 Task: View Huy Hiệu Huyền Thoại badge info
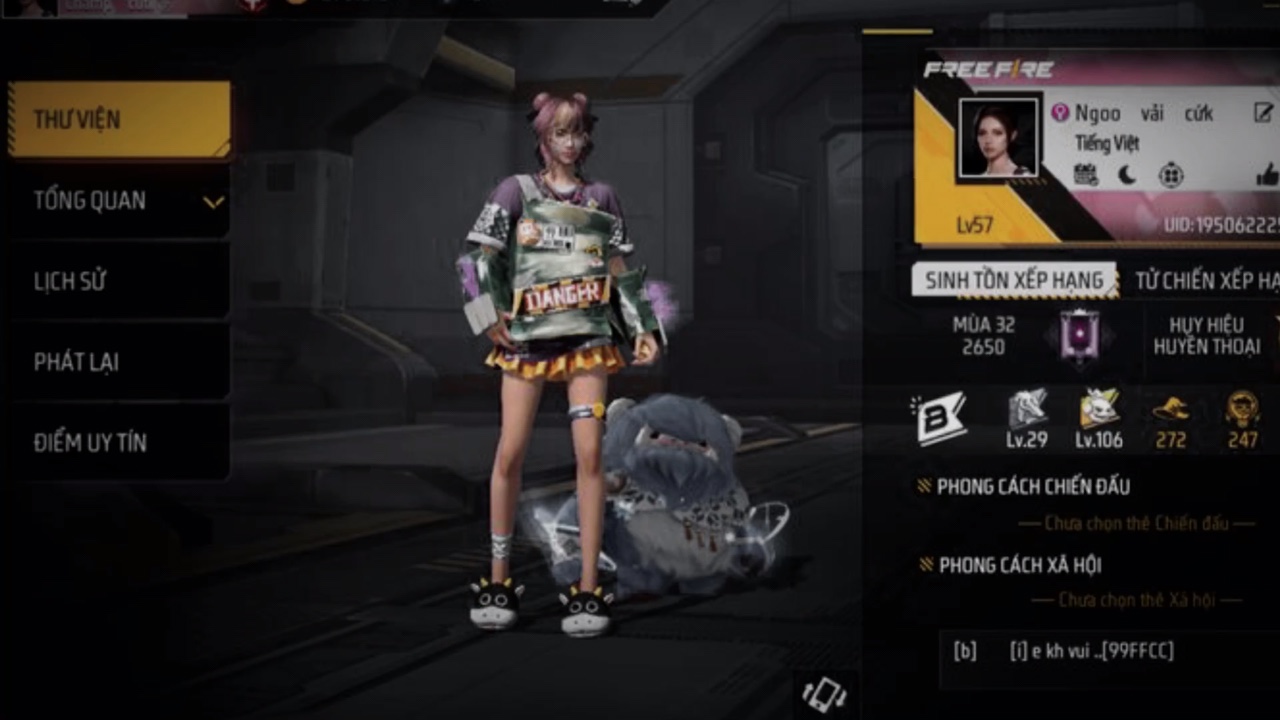coord(1206,336)
